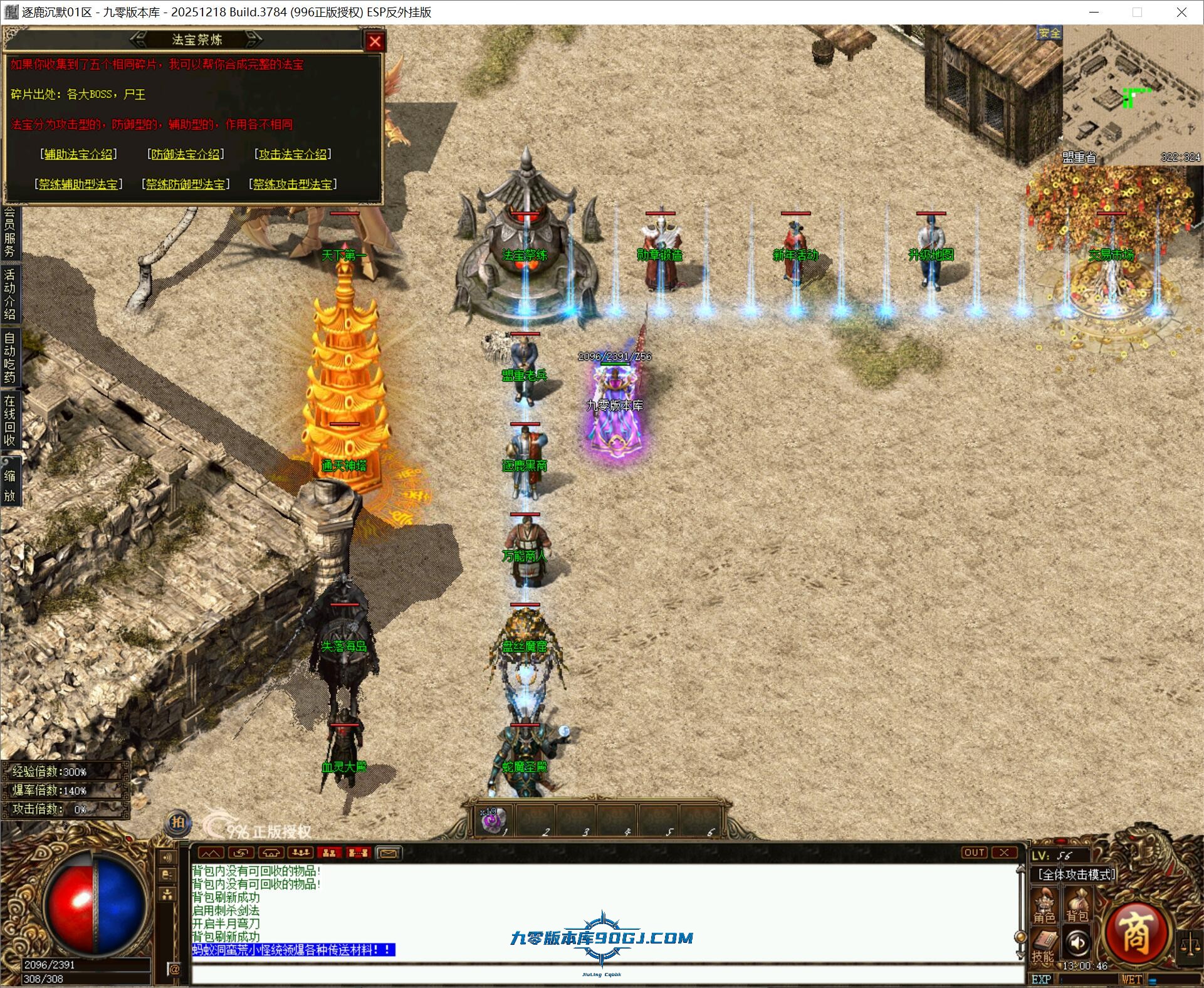
Task: Open the 角色 character sheet
Action: coord(1044,907)
